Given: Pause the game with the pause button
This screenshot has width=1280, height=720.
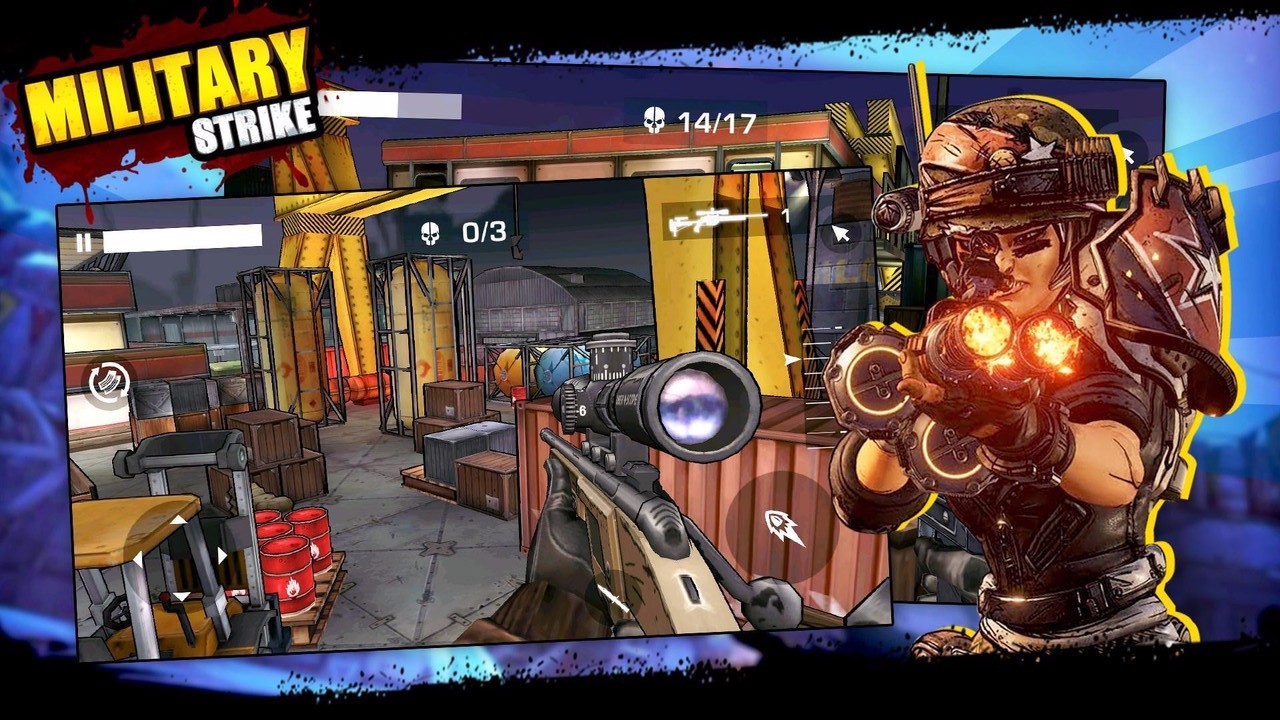Looking at the screenshot, I should (83, 243).
